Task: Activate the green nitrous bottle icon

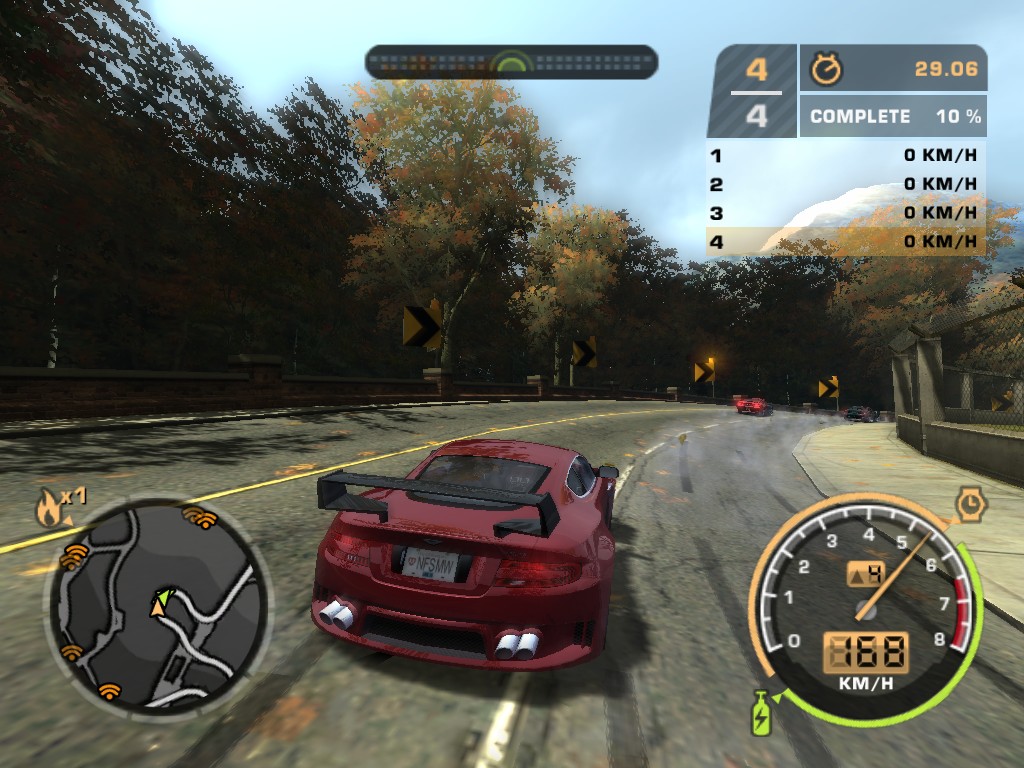Action: click(761, 711)
